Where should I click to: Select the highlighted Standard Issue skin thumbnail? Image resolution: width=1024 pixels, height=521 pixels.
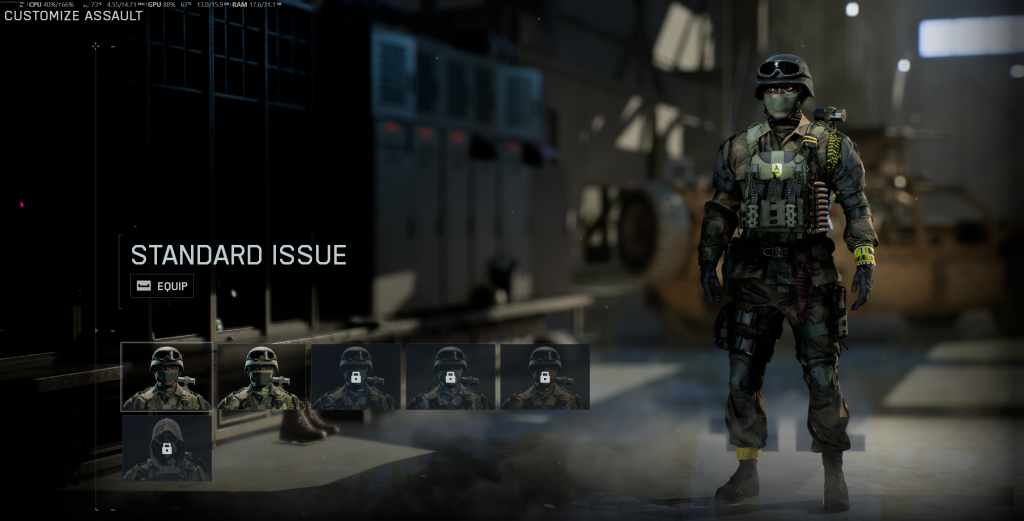pyautogui.click(x=166, y=376)
